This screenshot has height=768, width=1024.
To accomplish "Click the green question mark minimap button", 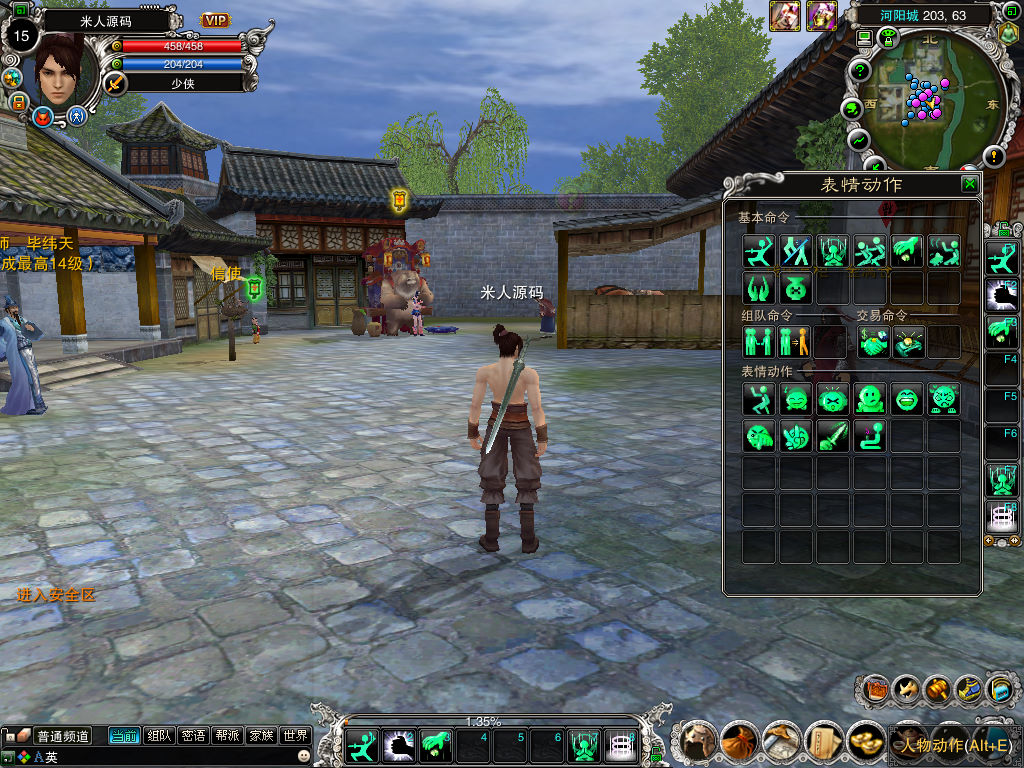I will pyautogui.click(x=859, y=71).
